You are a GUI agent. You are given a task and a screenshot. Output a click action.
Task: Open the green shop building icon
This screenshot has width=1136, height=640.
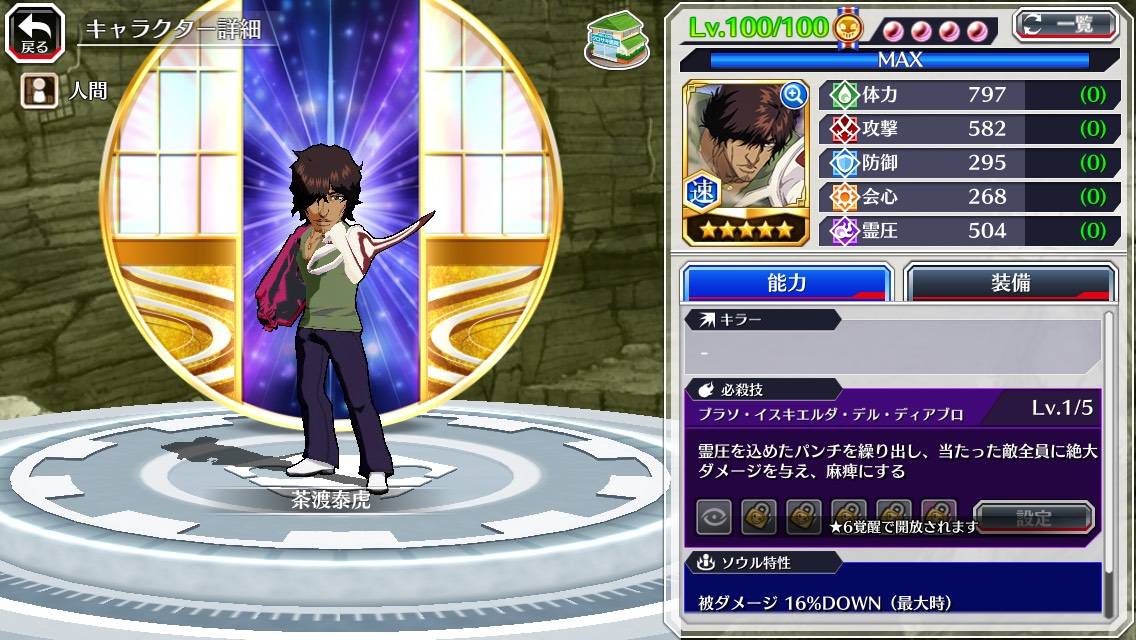click(613, 40)
